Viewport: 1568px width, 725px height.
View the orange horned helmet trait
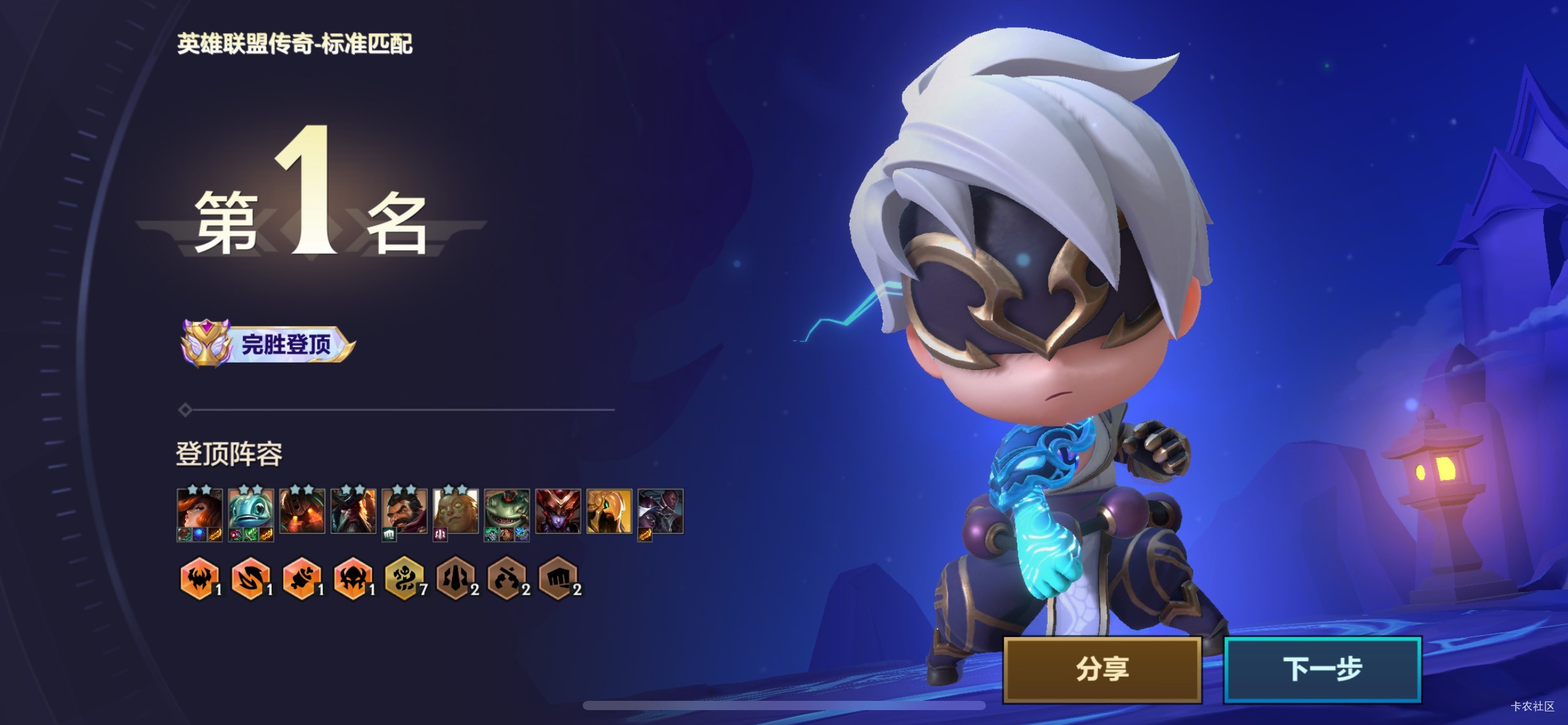click(353, 579)
